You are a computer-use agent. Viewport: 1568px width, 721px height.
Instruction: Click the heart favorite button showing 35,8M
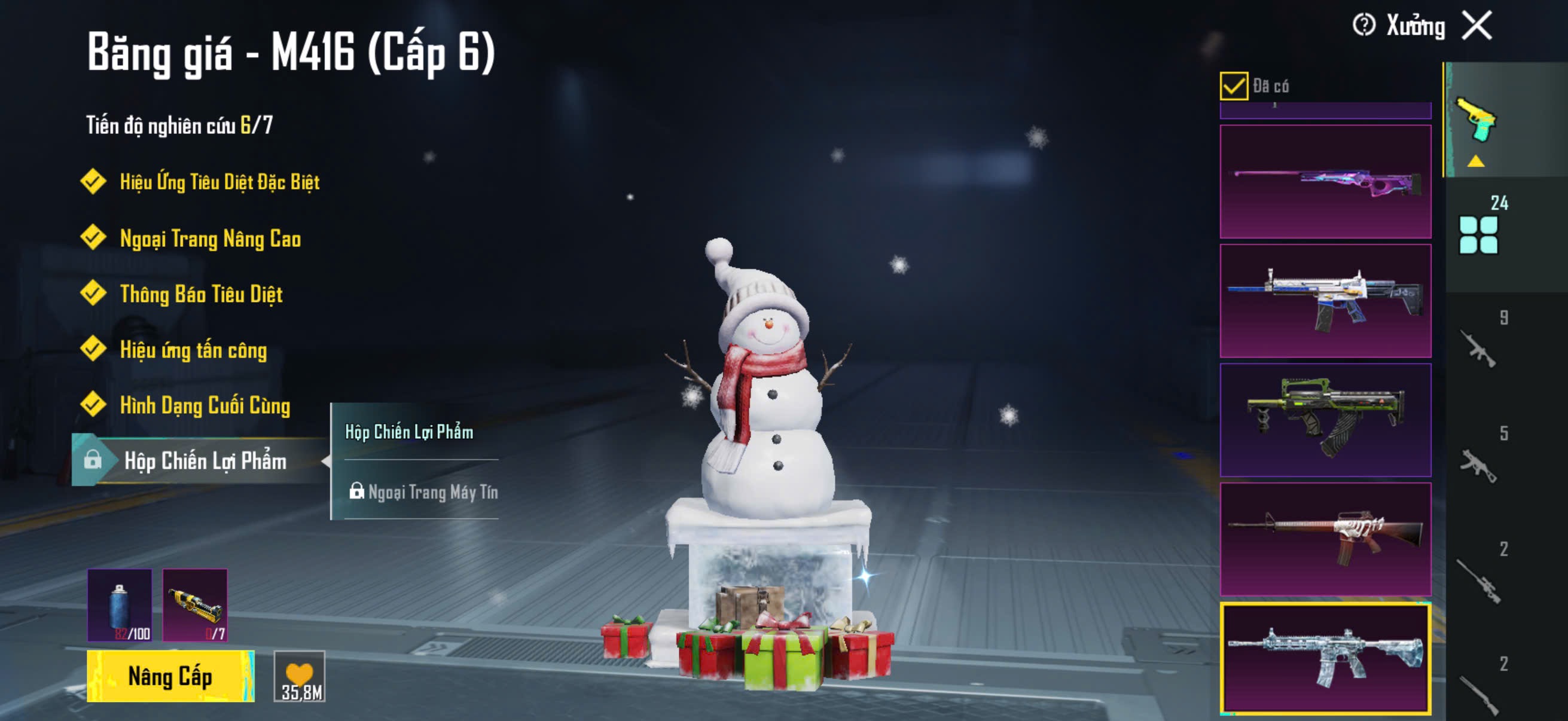300,676
